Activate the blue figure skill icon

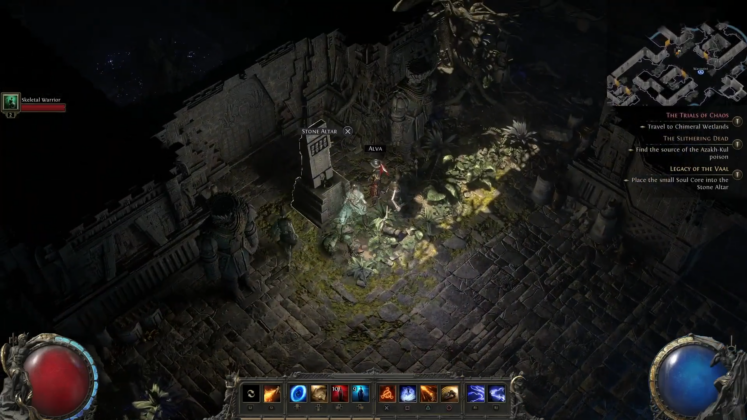(x=359, y=393)
